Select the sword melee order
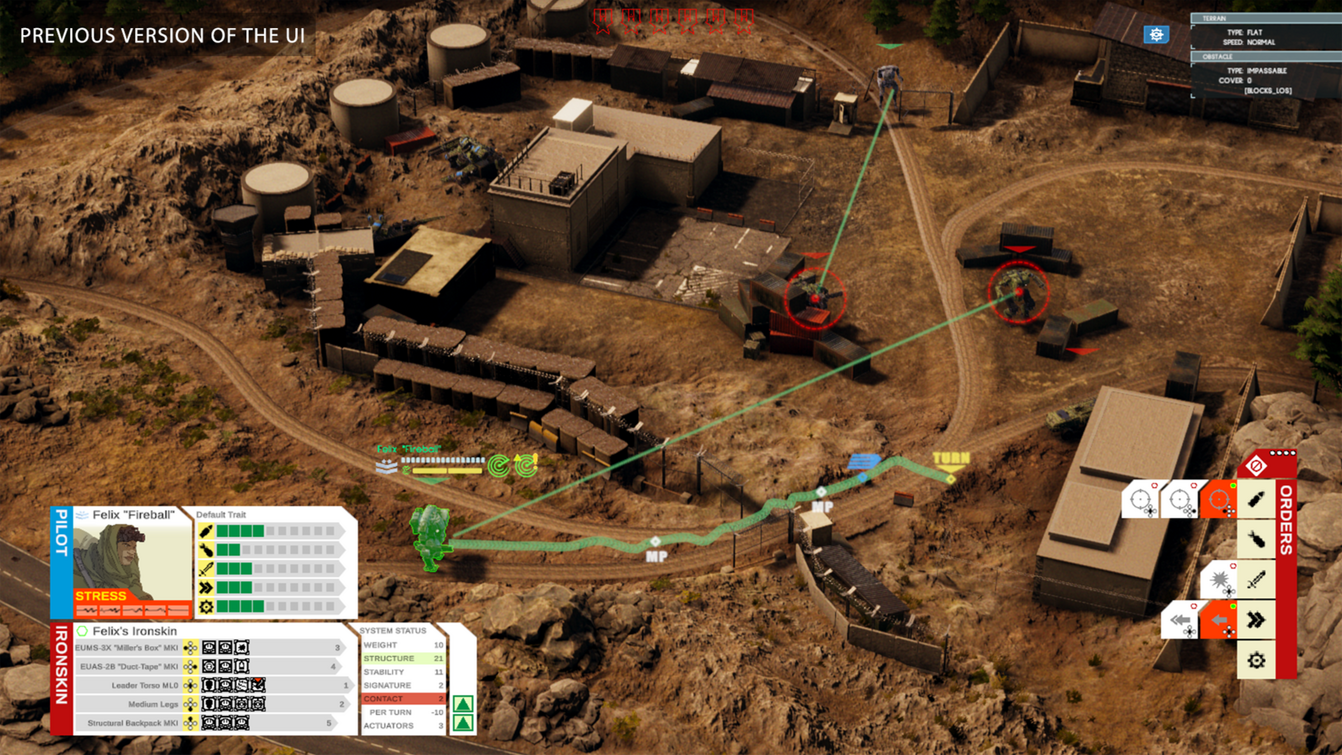1342x755 pixels. click(x=1256, y=580)
